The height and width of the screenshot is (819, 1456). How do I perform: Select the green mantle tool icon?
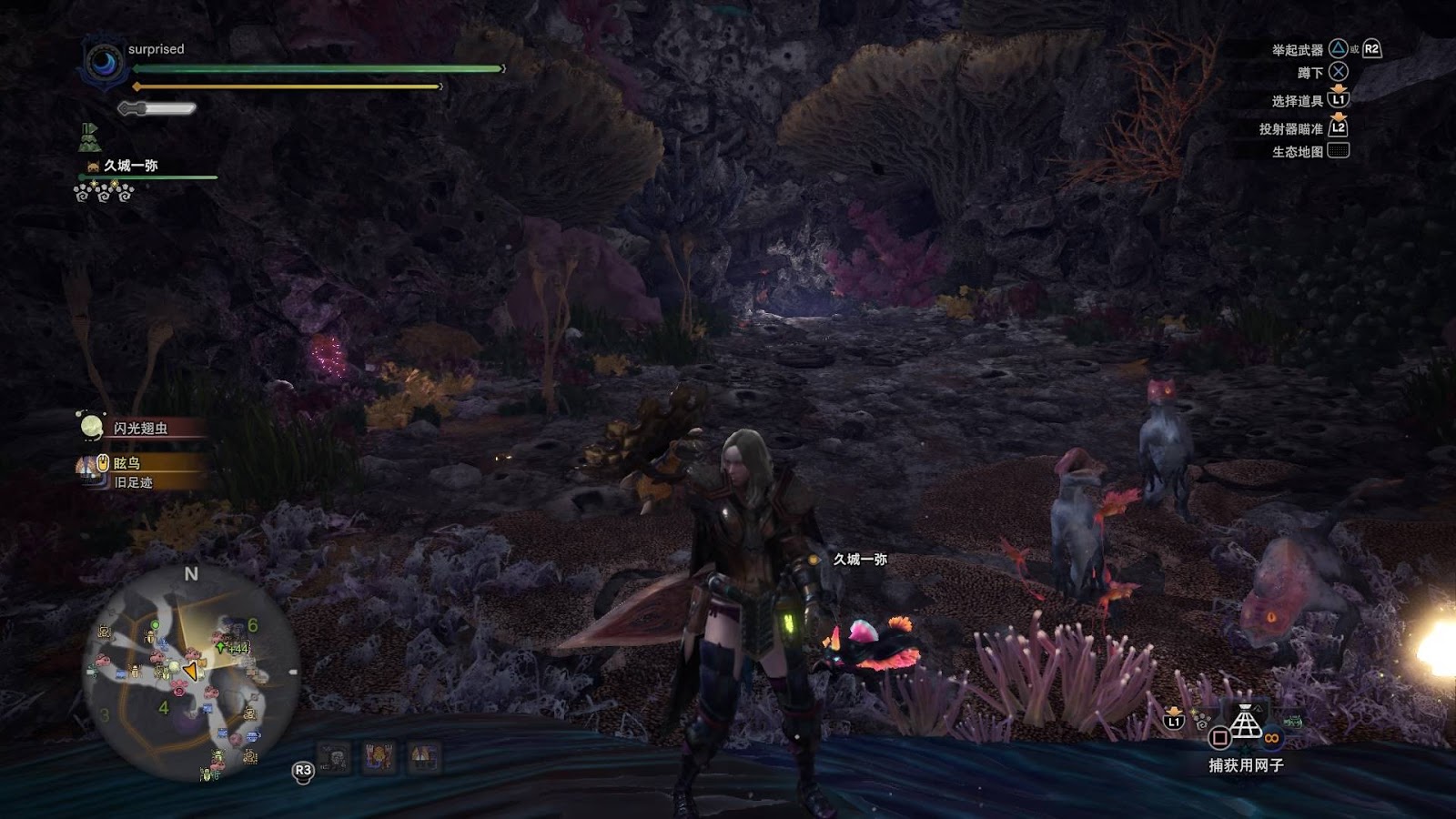88,136
